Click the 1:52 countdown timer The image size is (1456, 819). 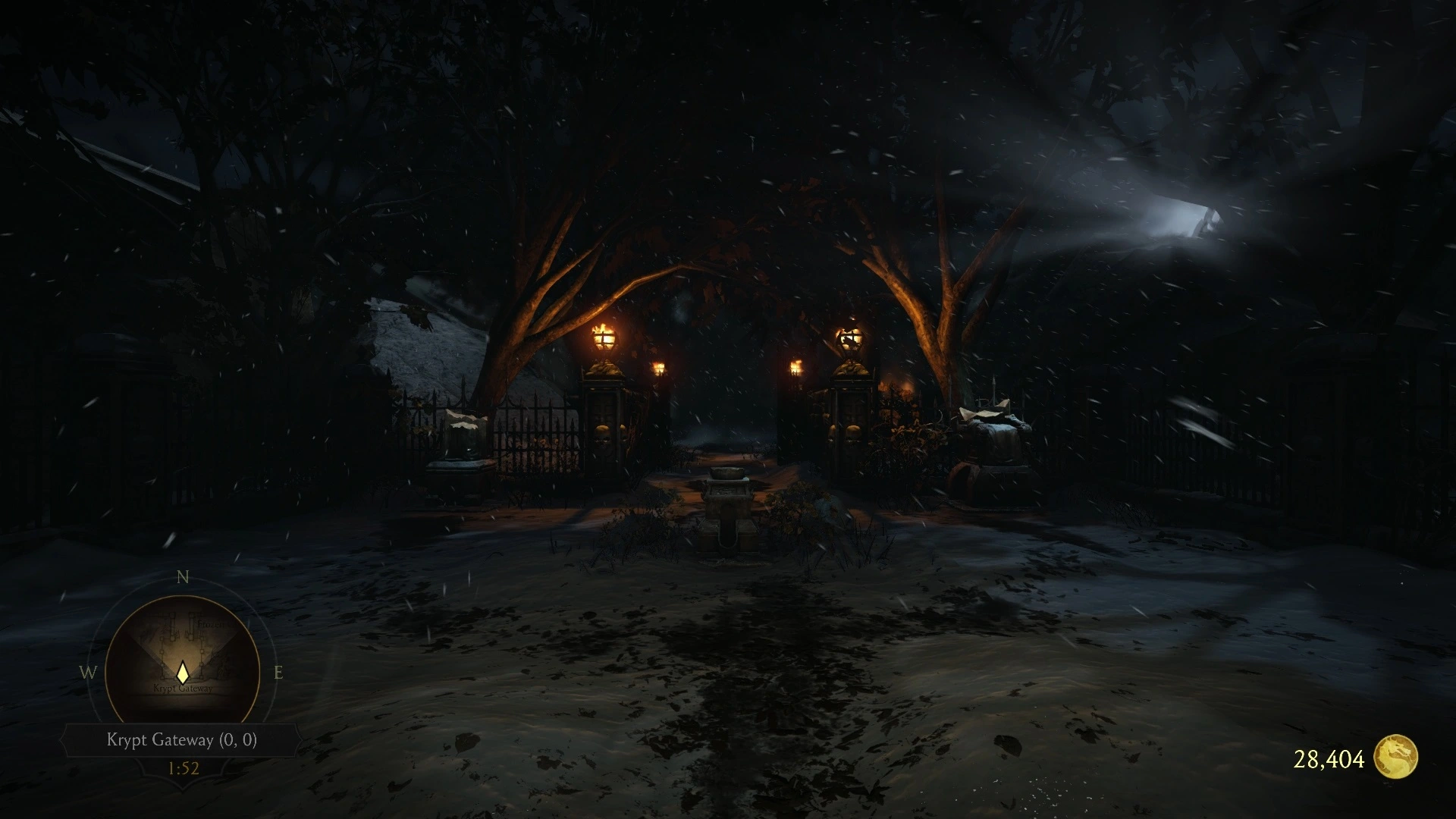pos(182,768)
